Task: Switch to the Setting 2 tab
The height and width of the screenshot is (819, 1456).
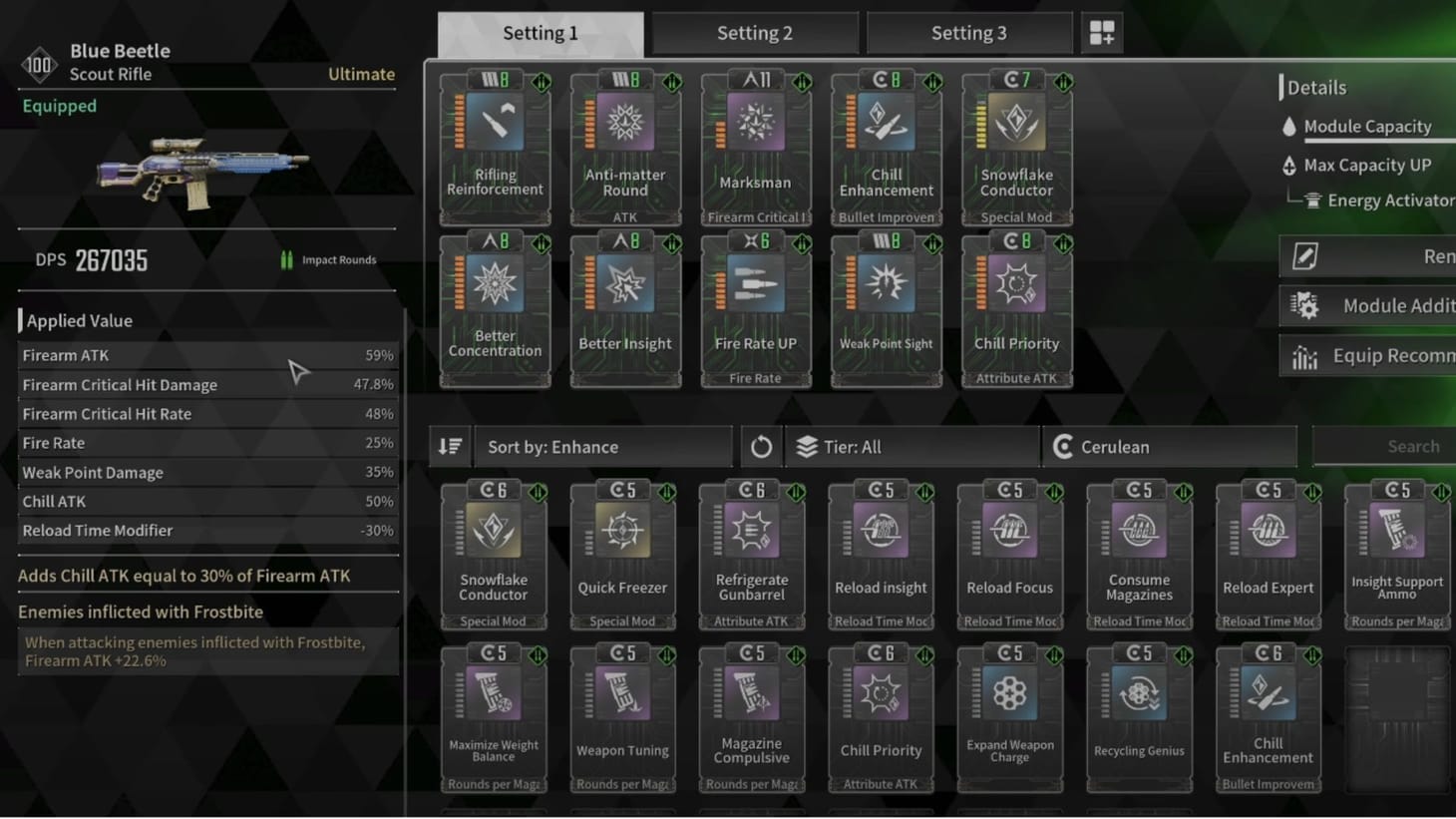Action: [x=754, y=32]
